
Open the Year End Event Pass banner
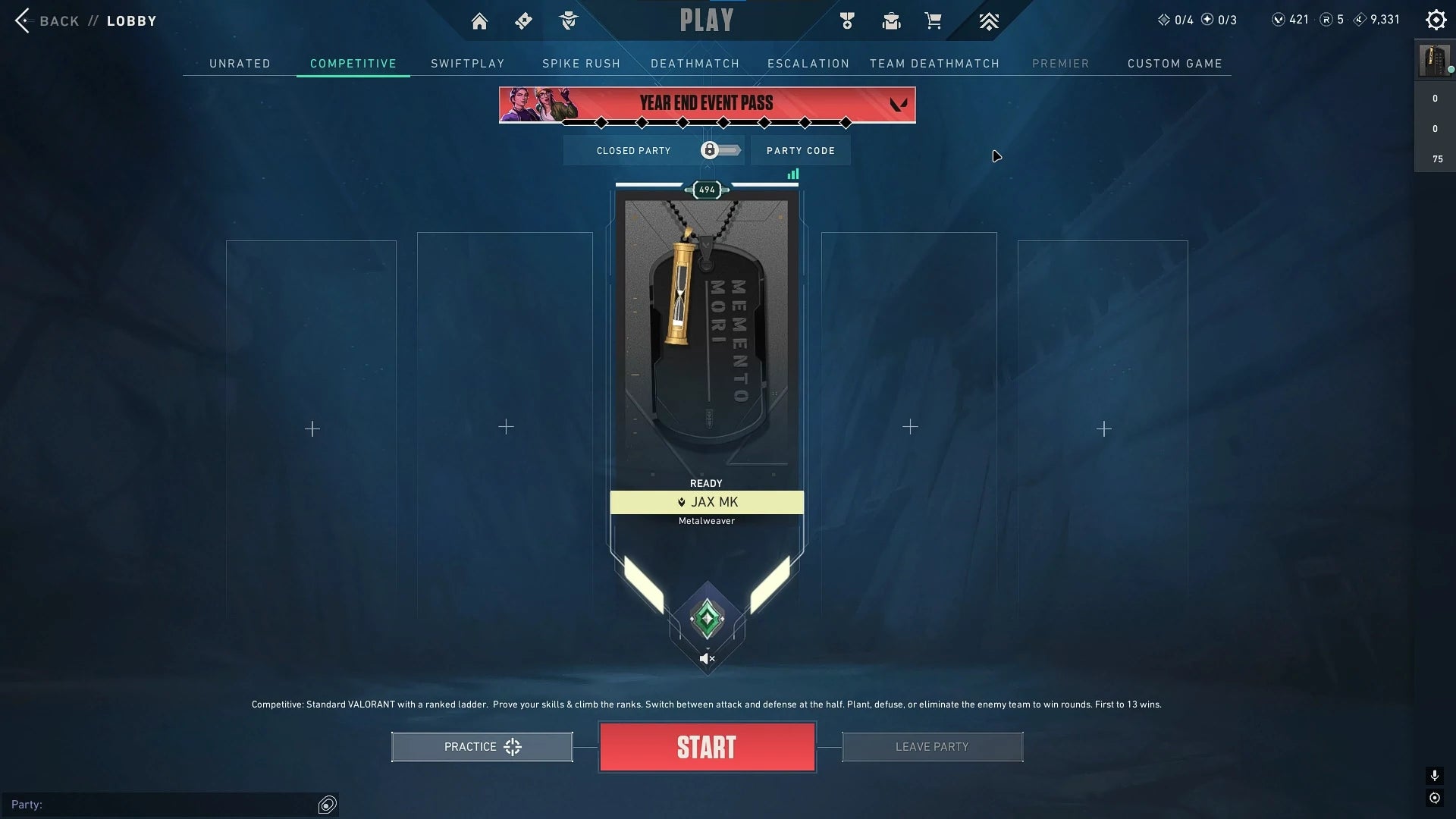[x=707, y=104]
